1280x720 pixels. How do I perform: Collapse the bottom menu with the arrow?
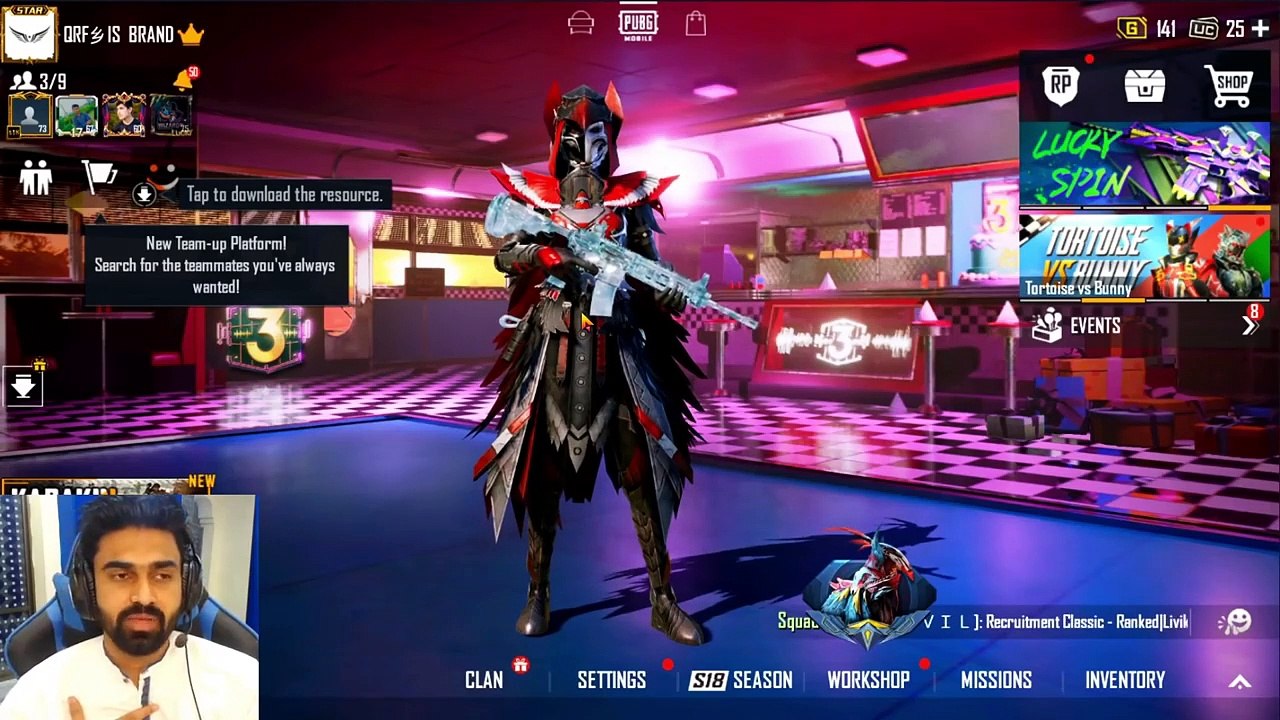tap(1239, 682)
